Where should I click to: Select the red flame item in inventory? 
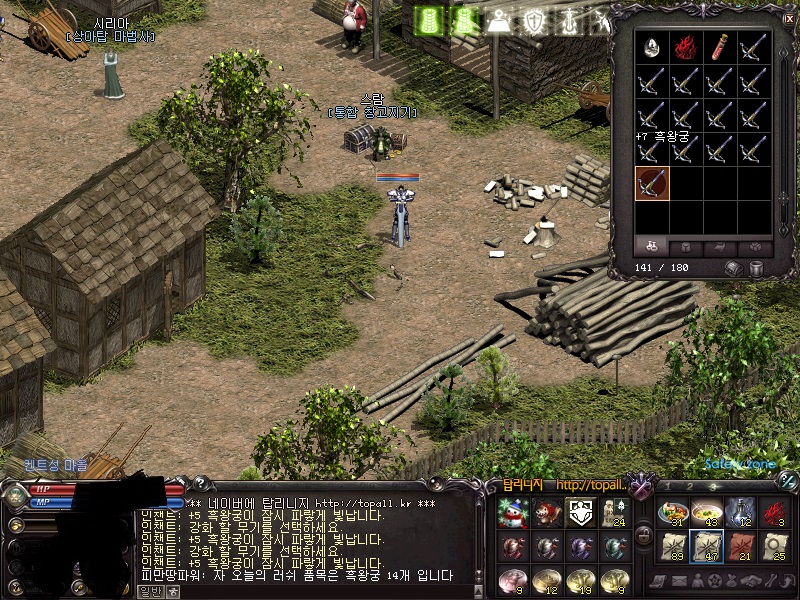click(685, 48)
